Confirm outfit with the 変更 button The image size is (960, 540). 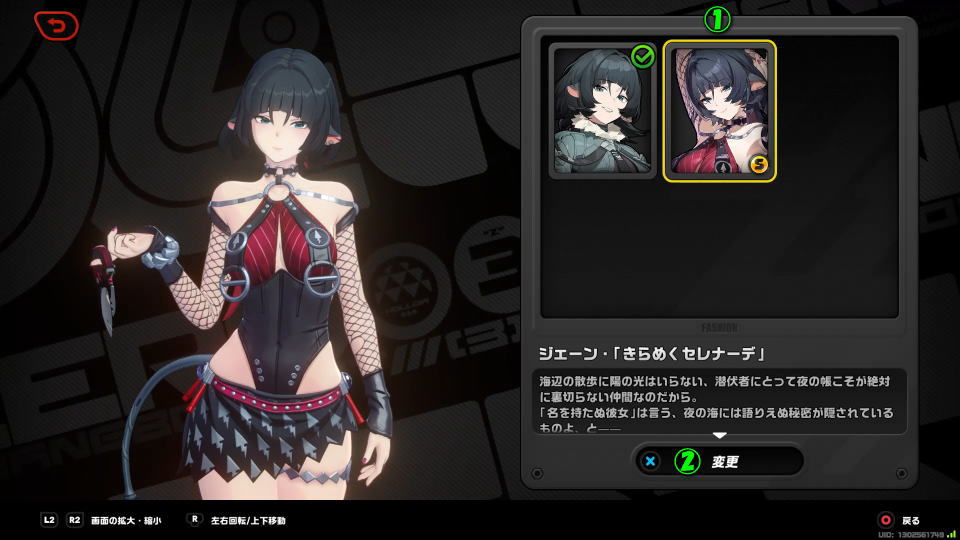tap(718, 461)
